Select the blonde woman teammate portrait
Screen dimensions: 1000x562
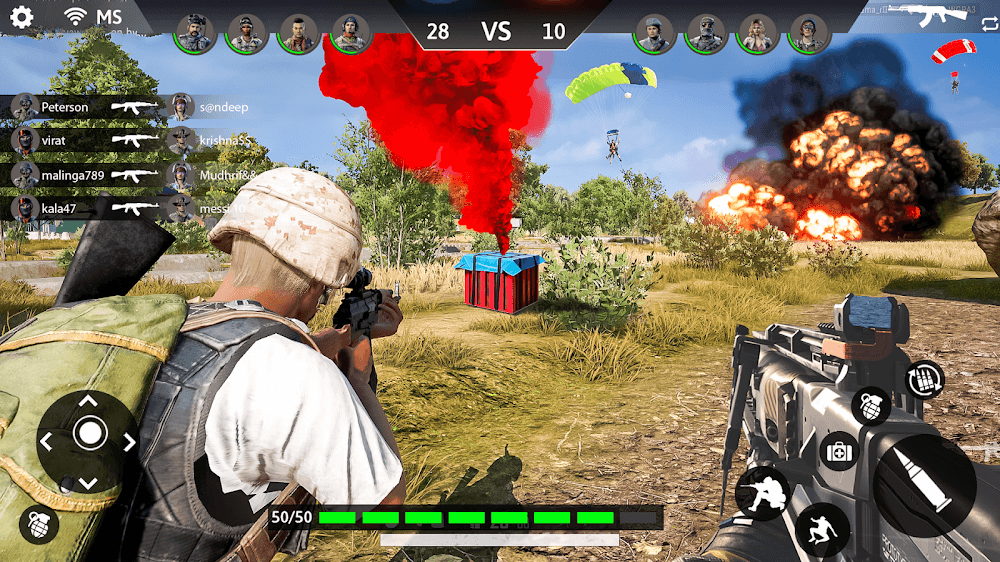point(758,33)
